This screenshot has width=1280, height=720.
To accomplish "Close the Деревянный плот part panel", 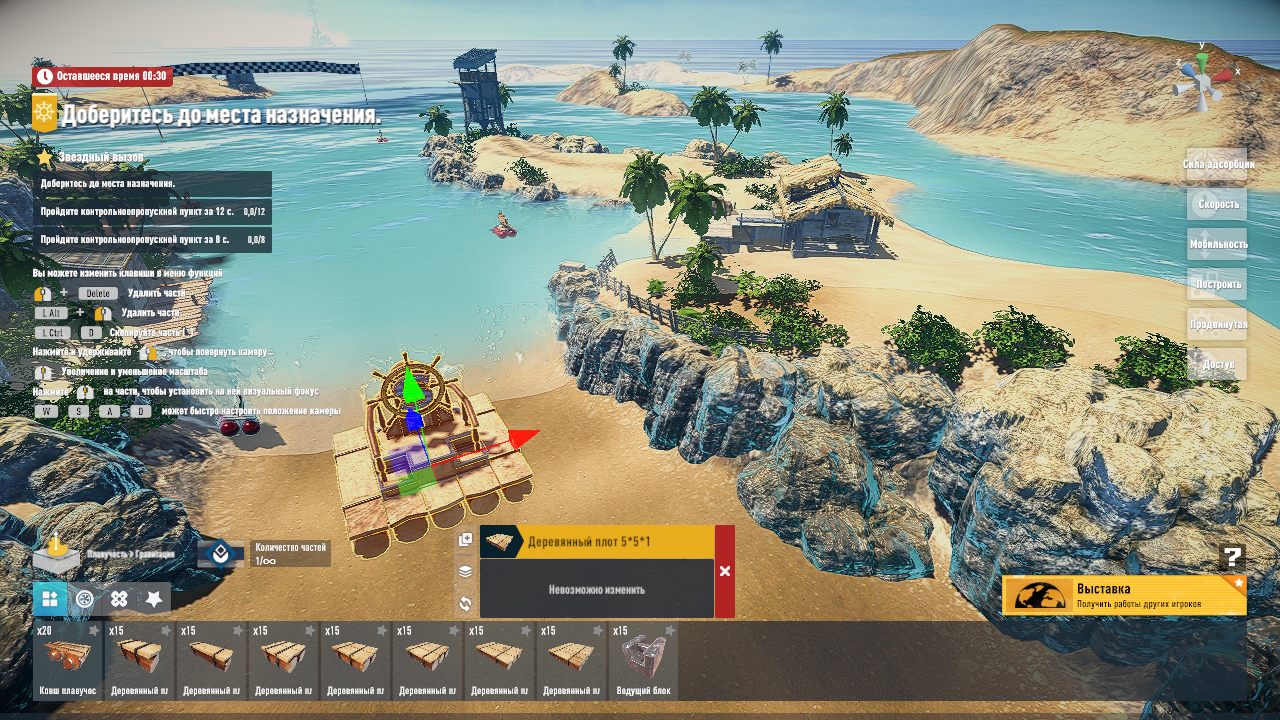I will coord(725,571).
